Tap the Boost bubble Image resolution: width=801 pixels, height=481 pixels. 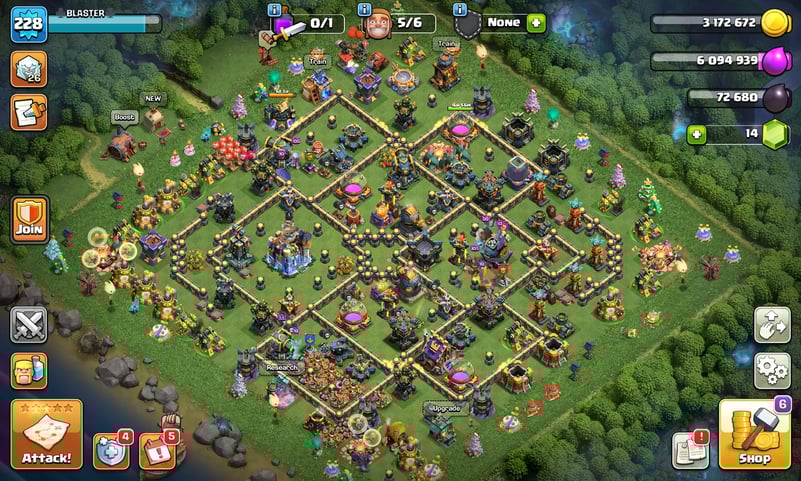tap(124, 117)
